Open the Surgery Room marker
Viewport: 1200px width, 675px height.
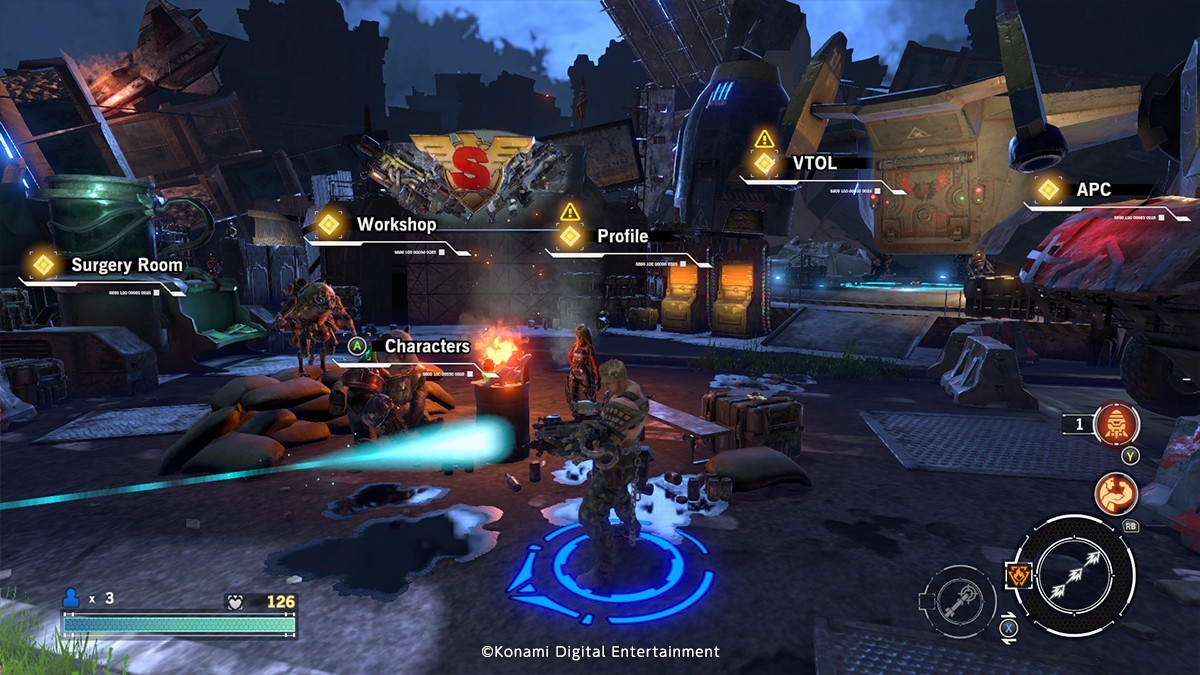pos(42,264)
